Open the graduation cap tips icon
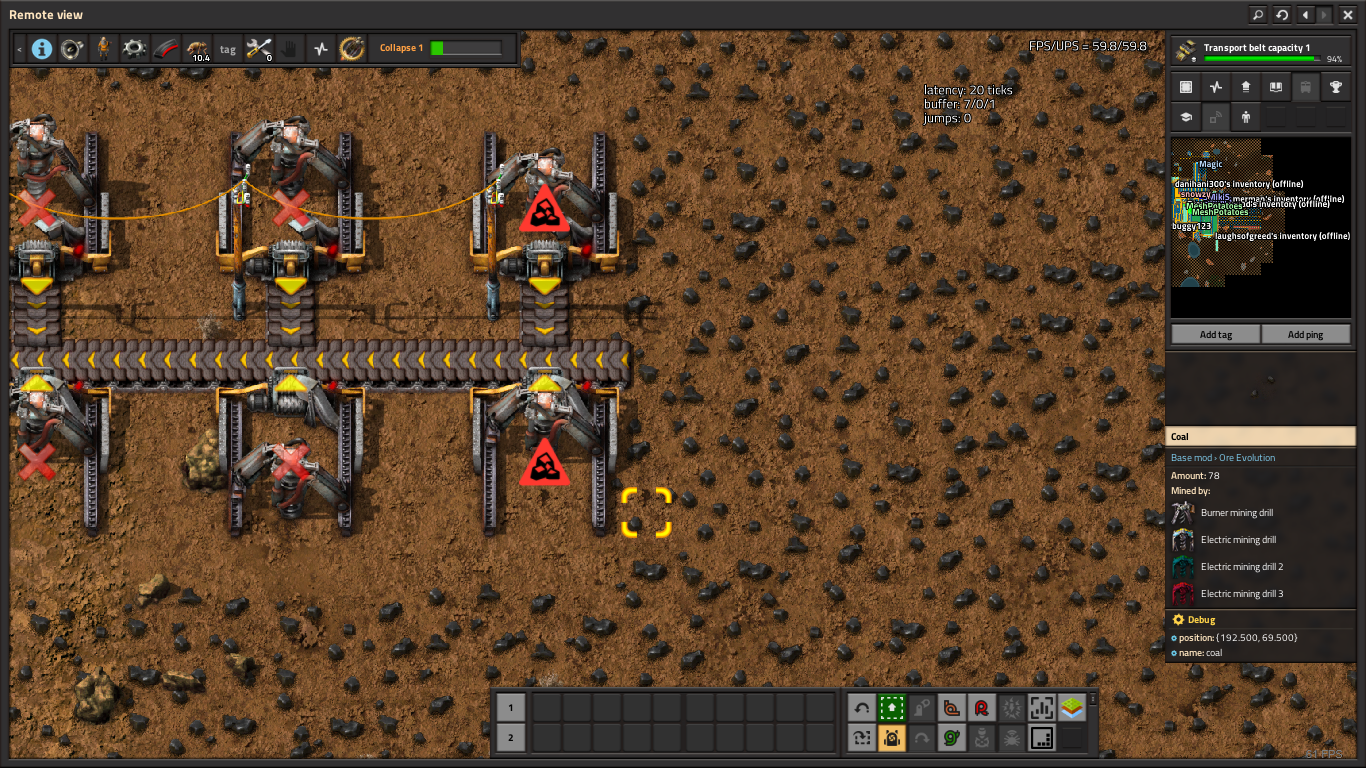 point(1186,117)
